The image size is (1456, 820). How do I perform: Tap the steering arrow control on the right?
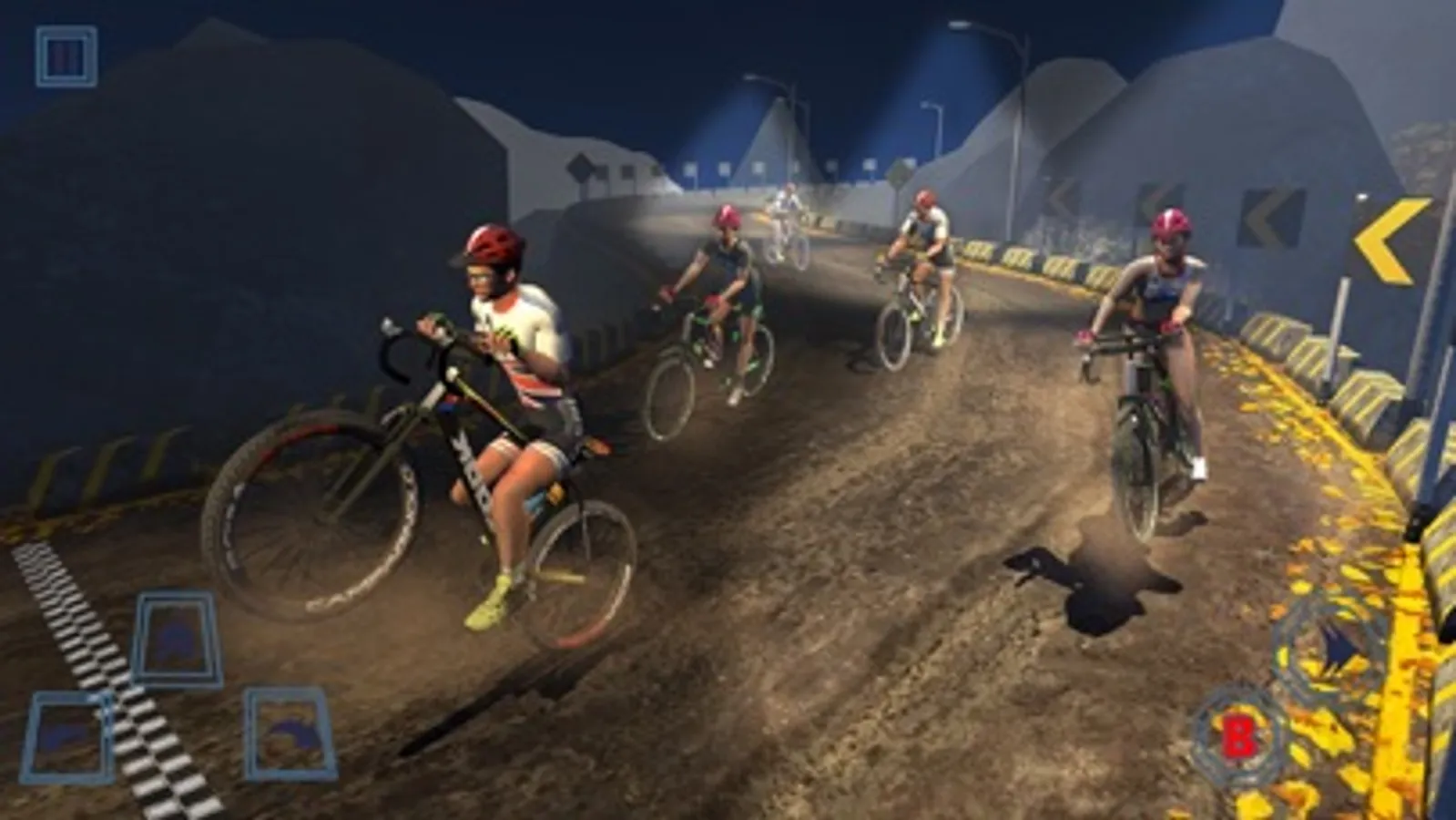(1331, 647)
